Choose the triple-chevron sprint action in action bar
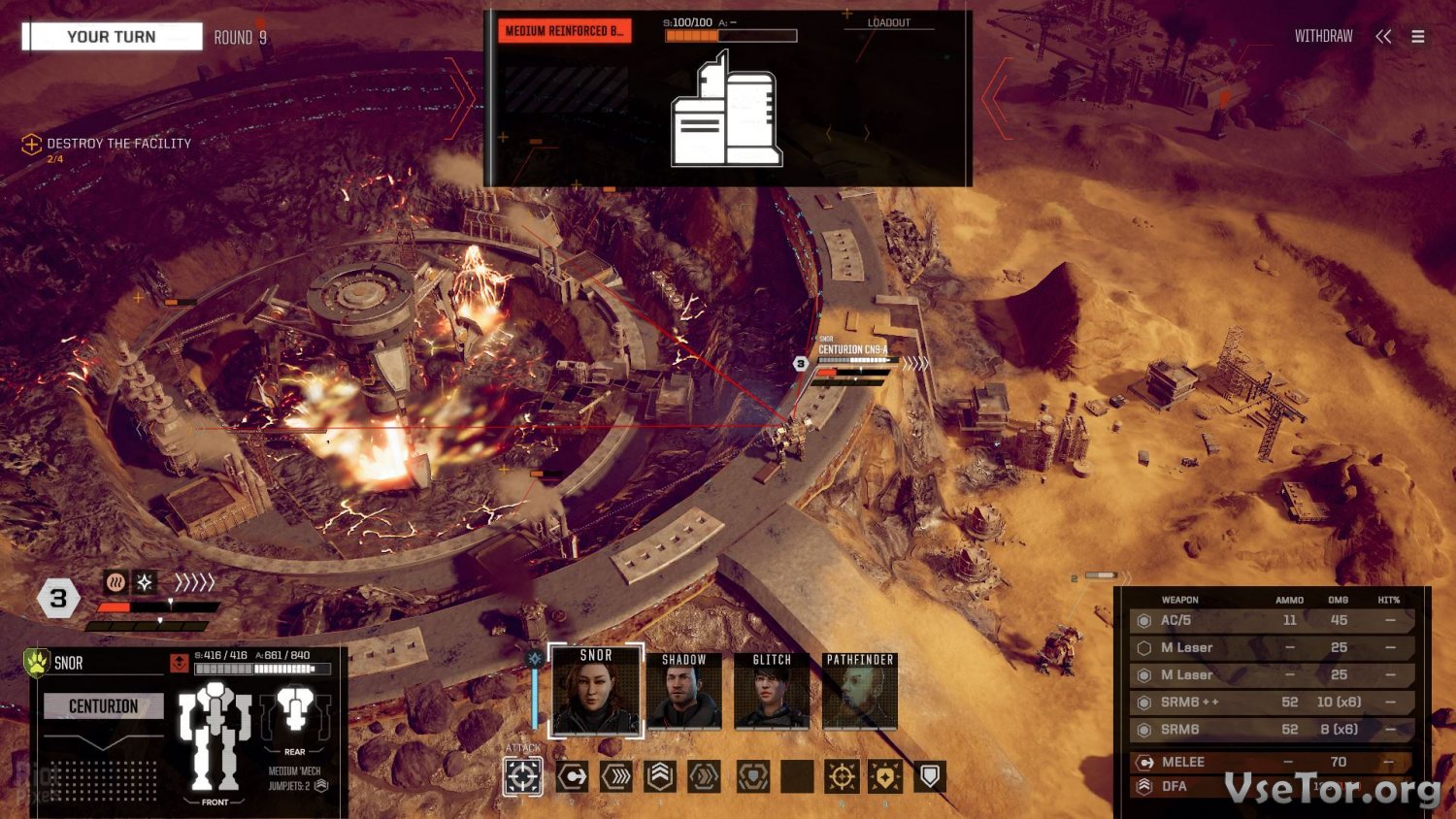 [x=616, y=776]
